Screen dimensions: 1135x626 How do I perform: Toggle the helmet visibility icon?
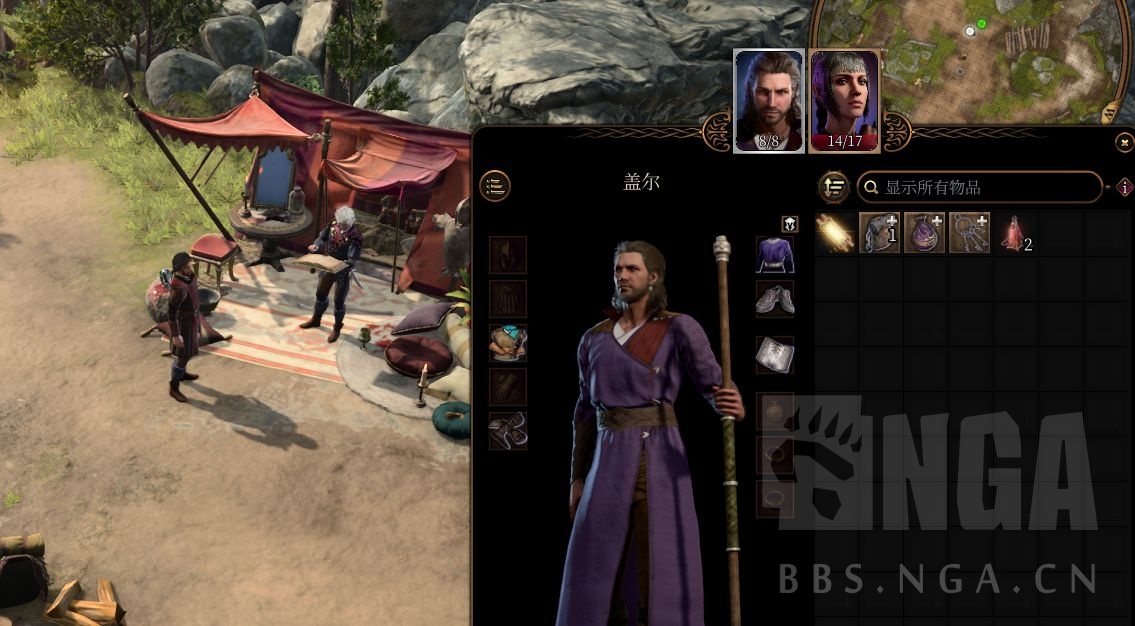[x=789, y=224]
